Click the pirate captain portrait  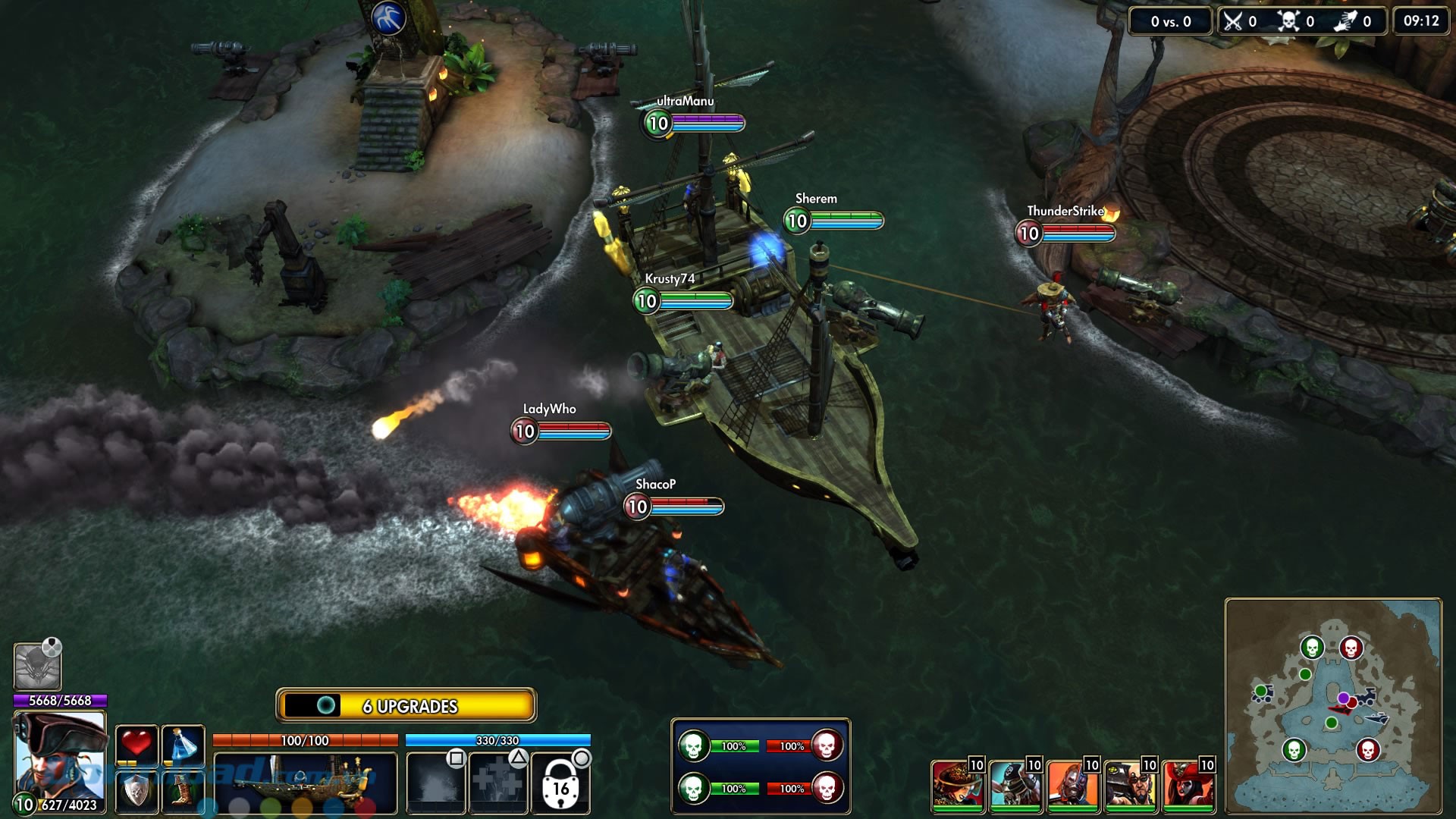click(60, 758)
